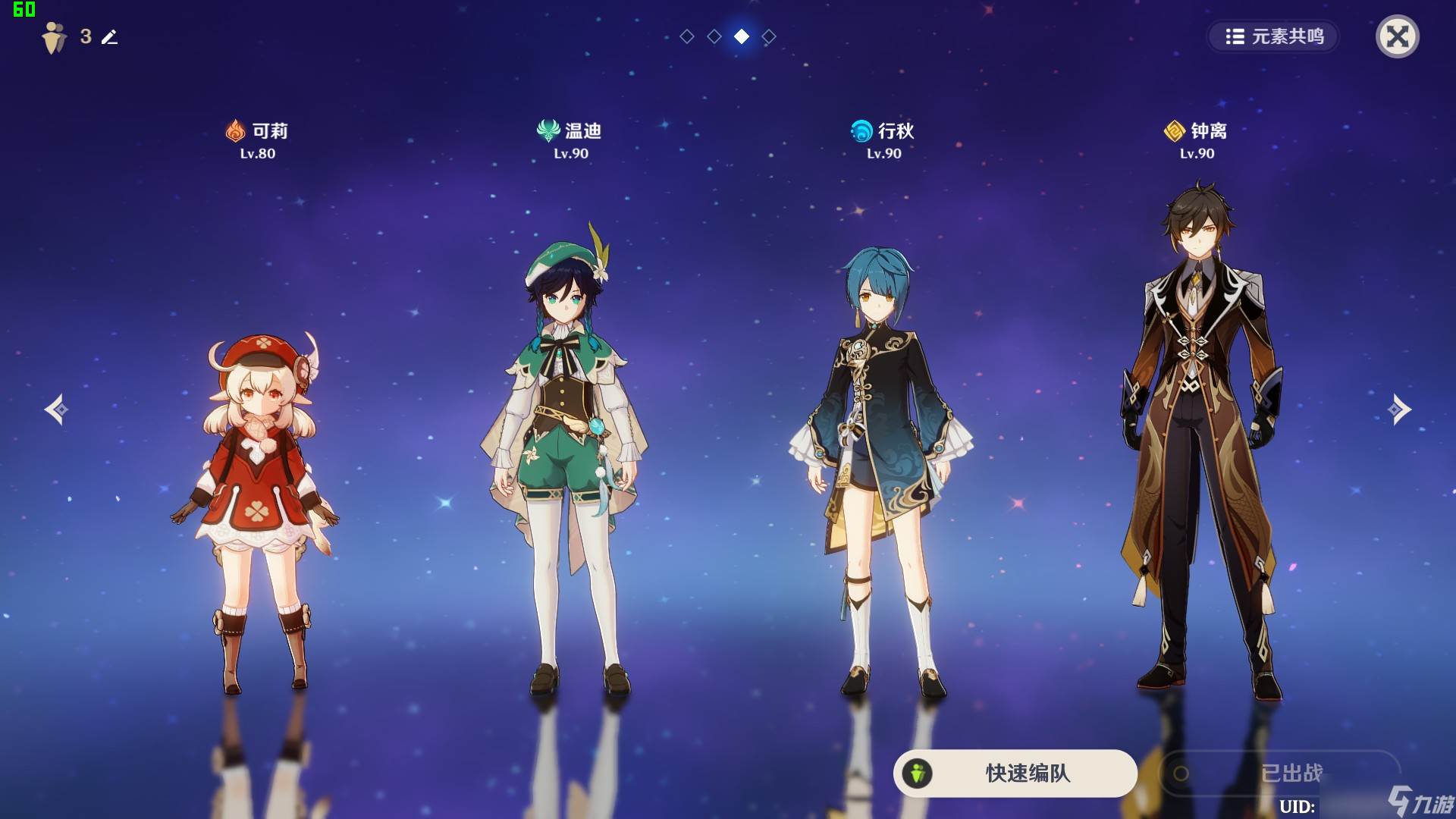
Task: Click the 已出战 deployed button
Action: pyautogui.click(x=1280, y=773)
